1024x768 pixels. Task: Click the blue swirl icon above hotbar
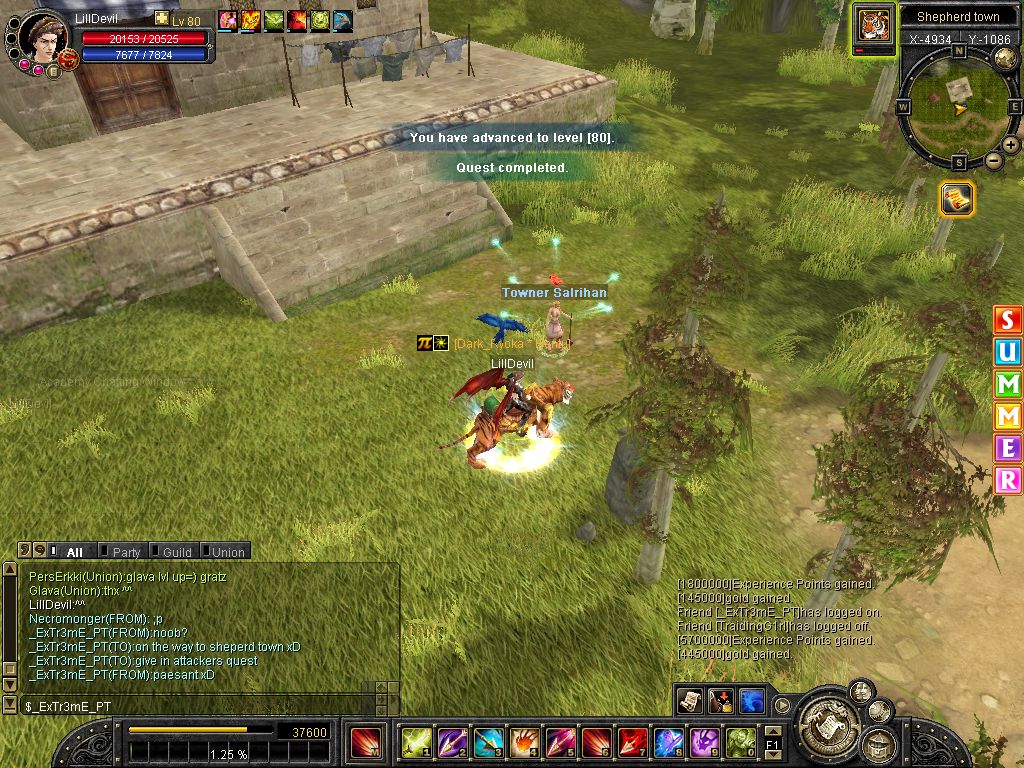pos(752,701)
